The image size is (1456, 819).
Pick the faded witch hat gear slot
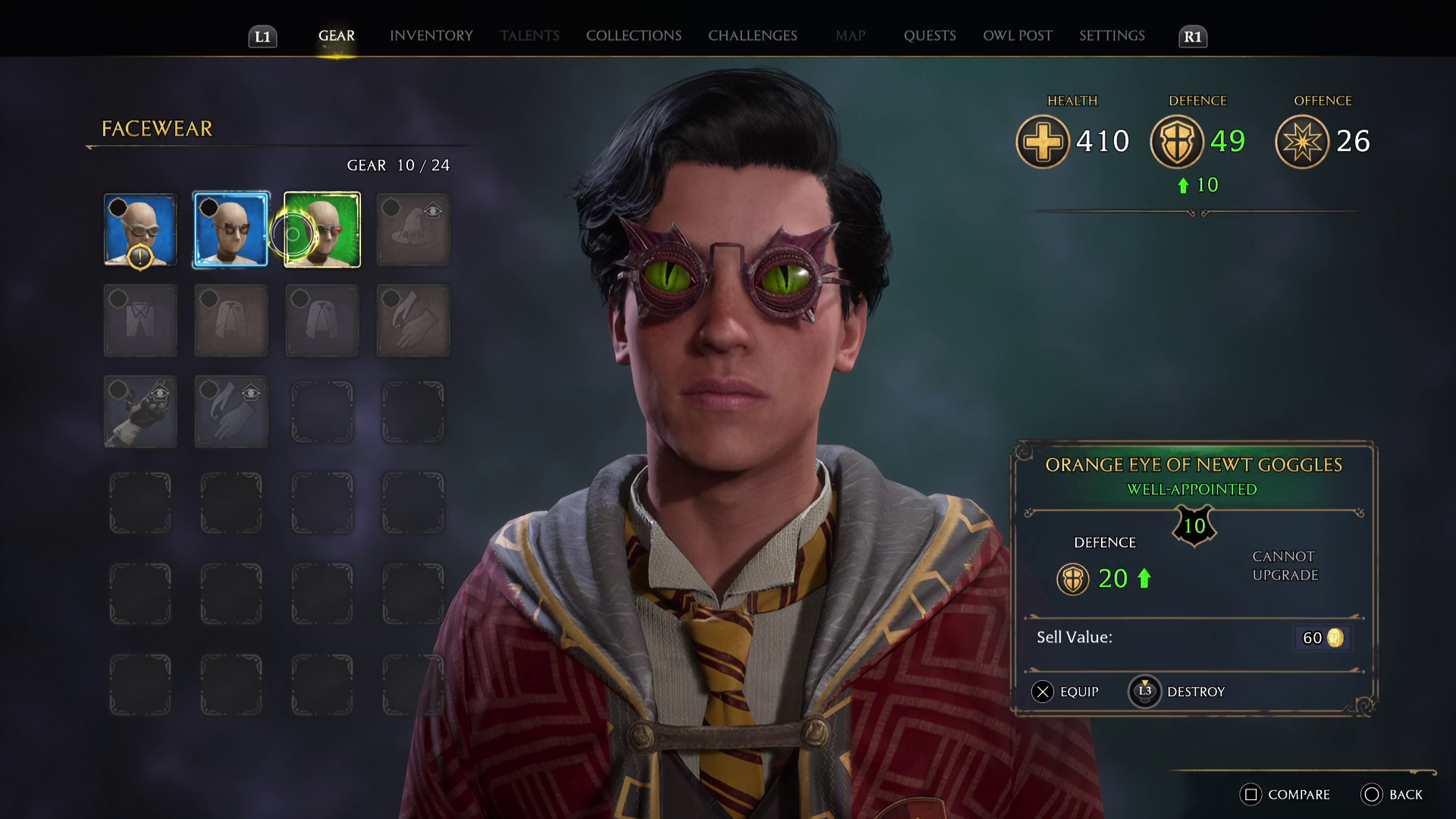pyautogui.click(x=413, y=230)
